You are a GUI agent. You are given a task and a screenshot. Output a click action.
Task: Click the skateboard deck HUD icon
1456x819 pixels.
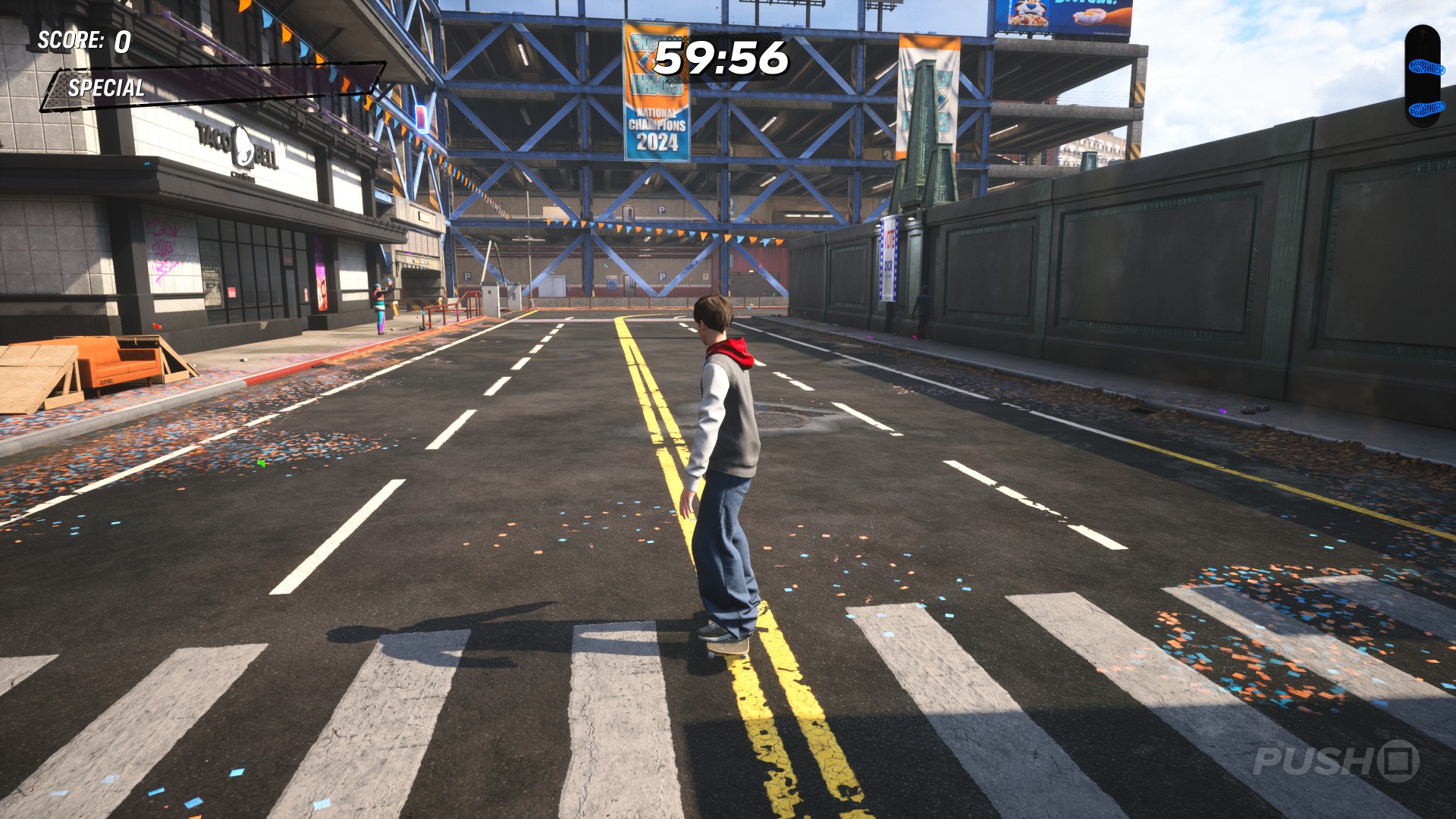pyautogui.click(x=1423, y=76)
